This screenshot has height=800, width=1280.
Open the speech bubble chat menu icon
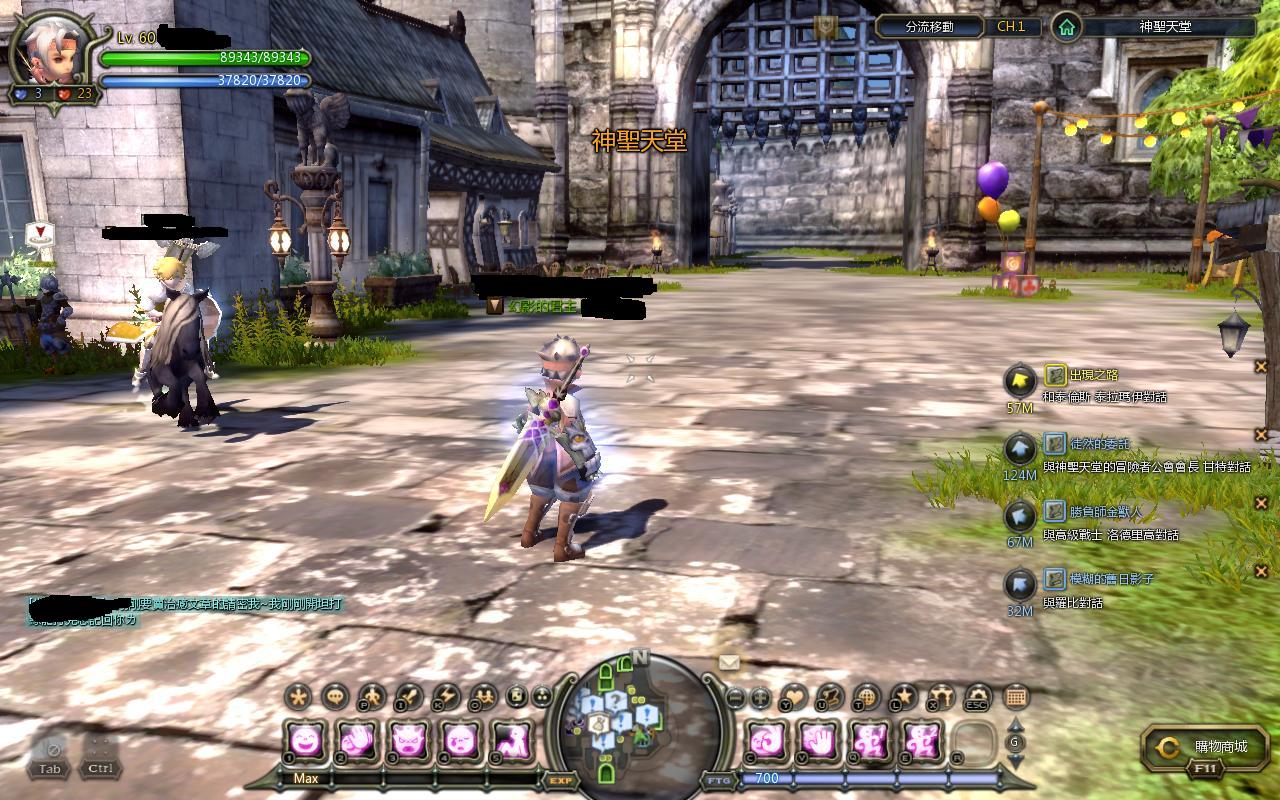pyautogui.click(x=335, y=696)
